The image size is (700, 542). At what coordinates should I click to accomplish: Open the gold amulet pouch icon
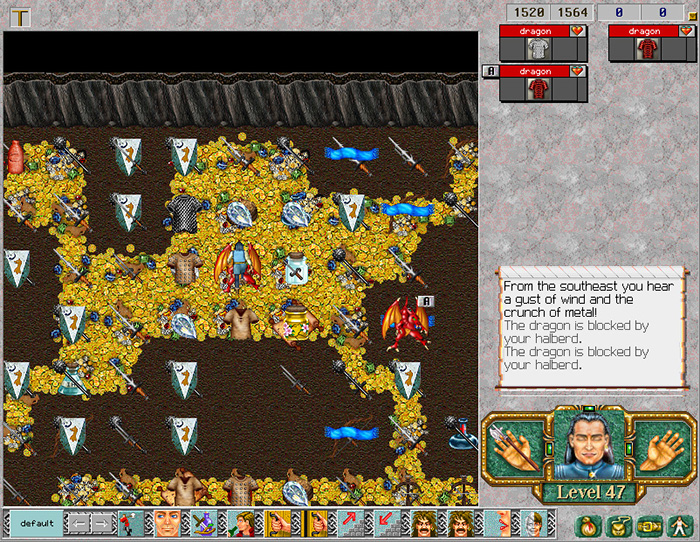pos(620,525)
